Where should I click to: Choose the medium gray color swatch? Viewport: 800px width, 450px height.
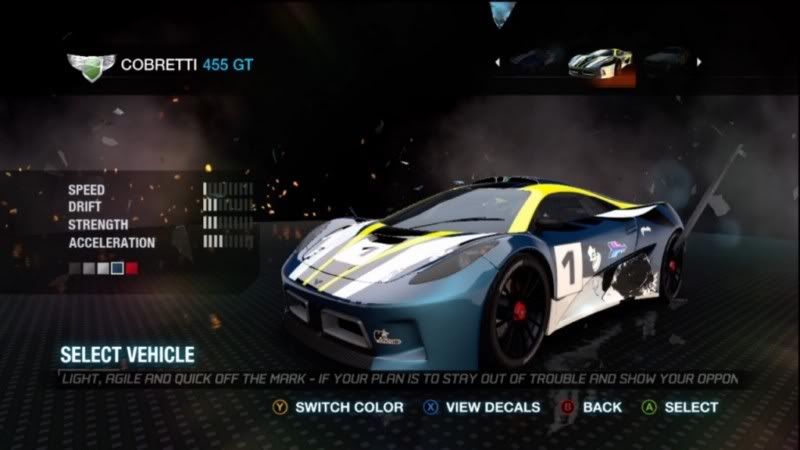pos(90,268)
